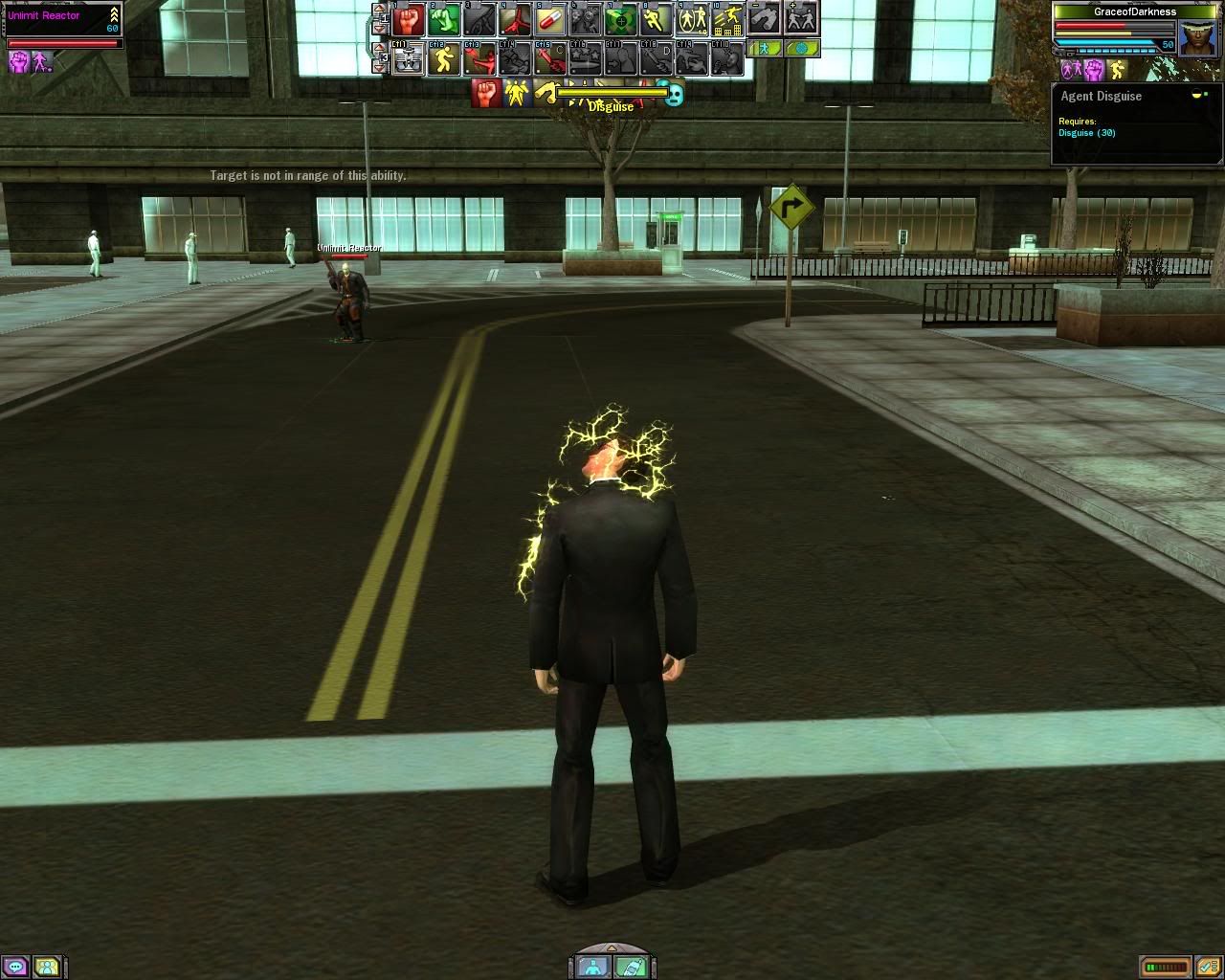Click the binoculars button with minus sign
The width and height of the screenshot is (1225, 980).
(x=763, y=18)
